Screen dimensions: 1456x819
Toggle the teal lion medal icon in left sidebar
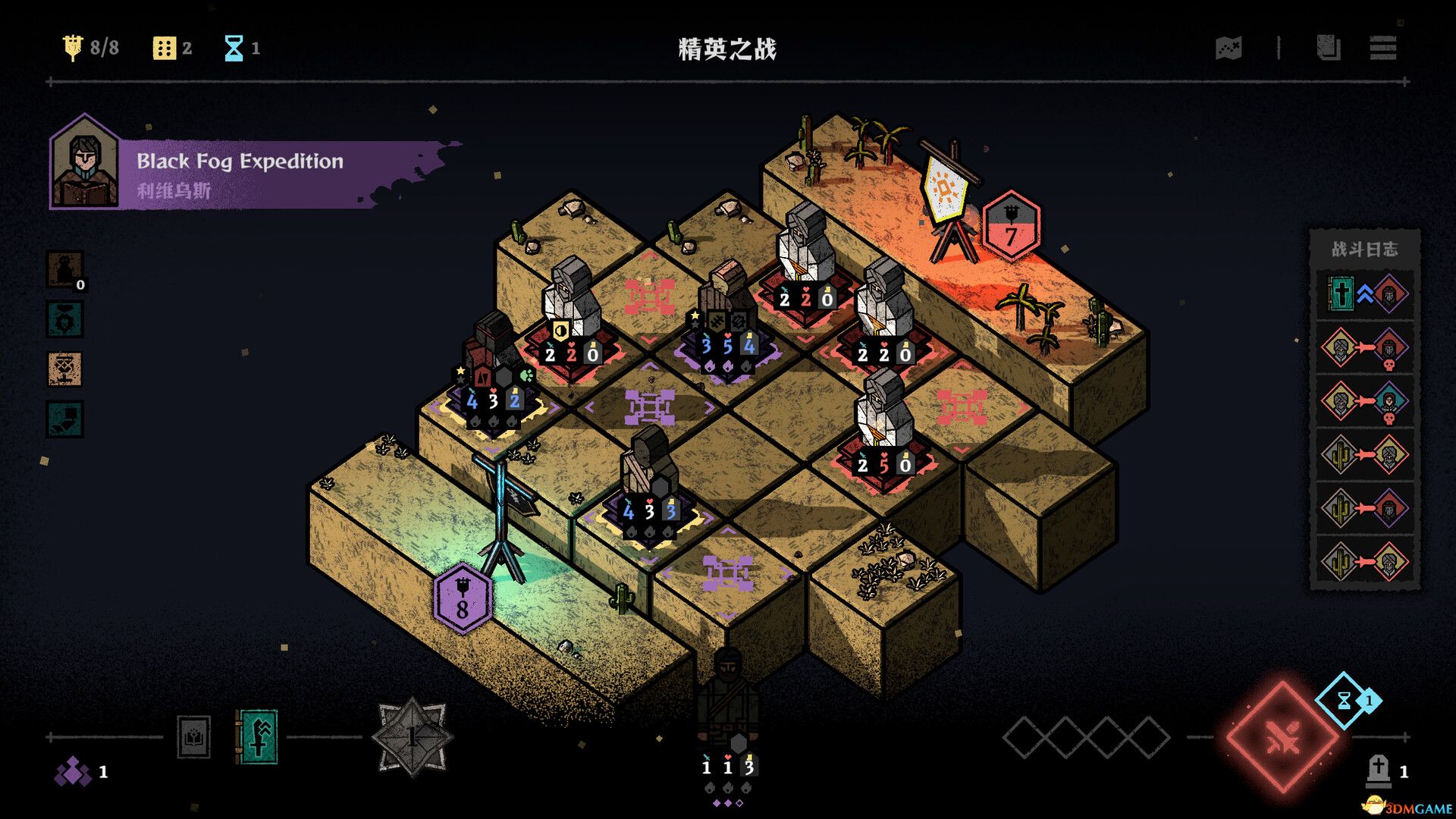tap(65, 319)
